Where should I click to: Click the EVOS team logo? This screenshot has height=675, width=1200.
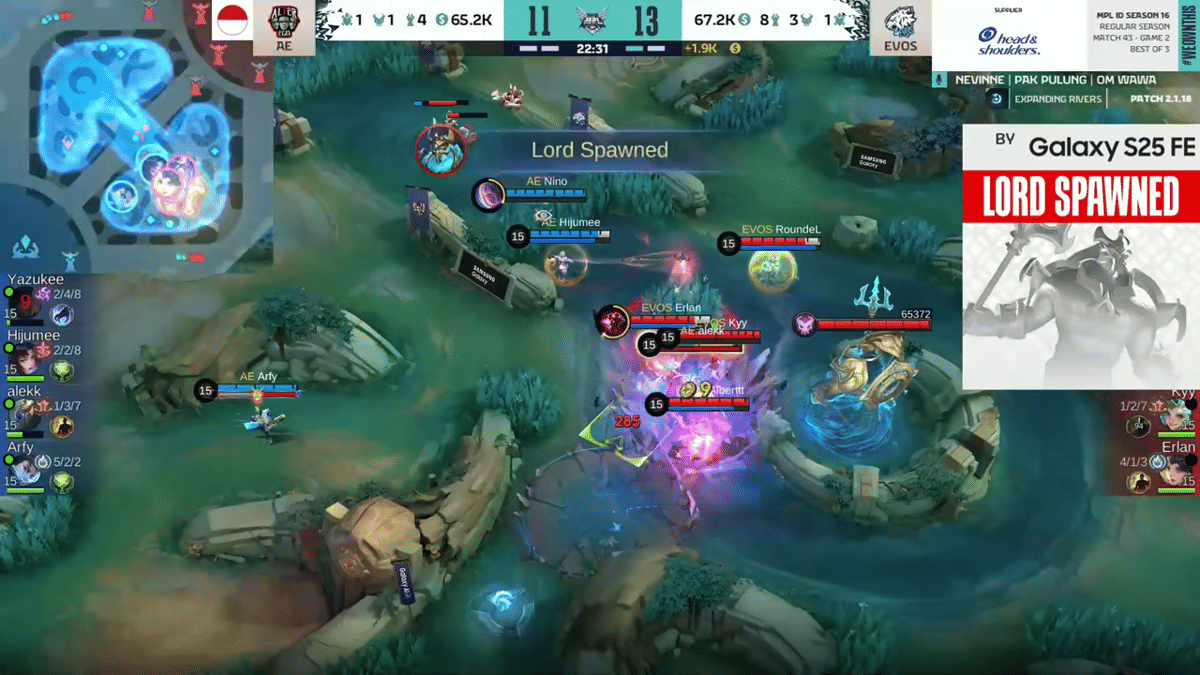click(x=894, y=27)
